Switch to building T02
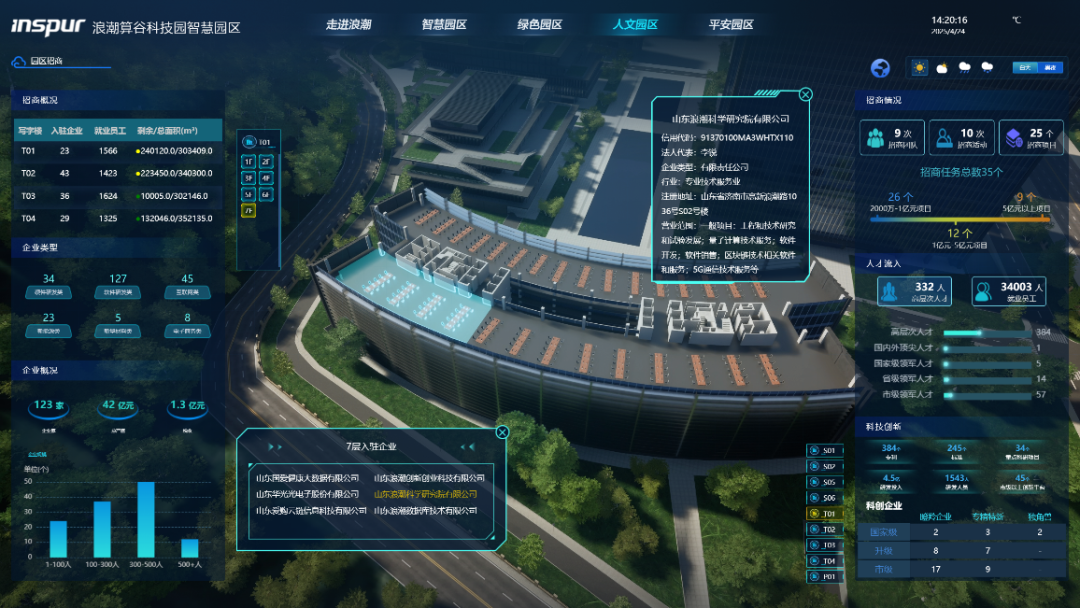The image size is (1080, 608). point(827,529)
